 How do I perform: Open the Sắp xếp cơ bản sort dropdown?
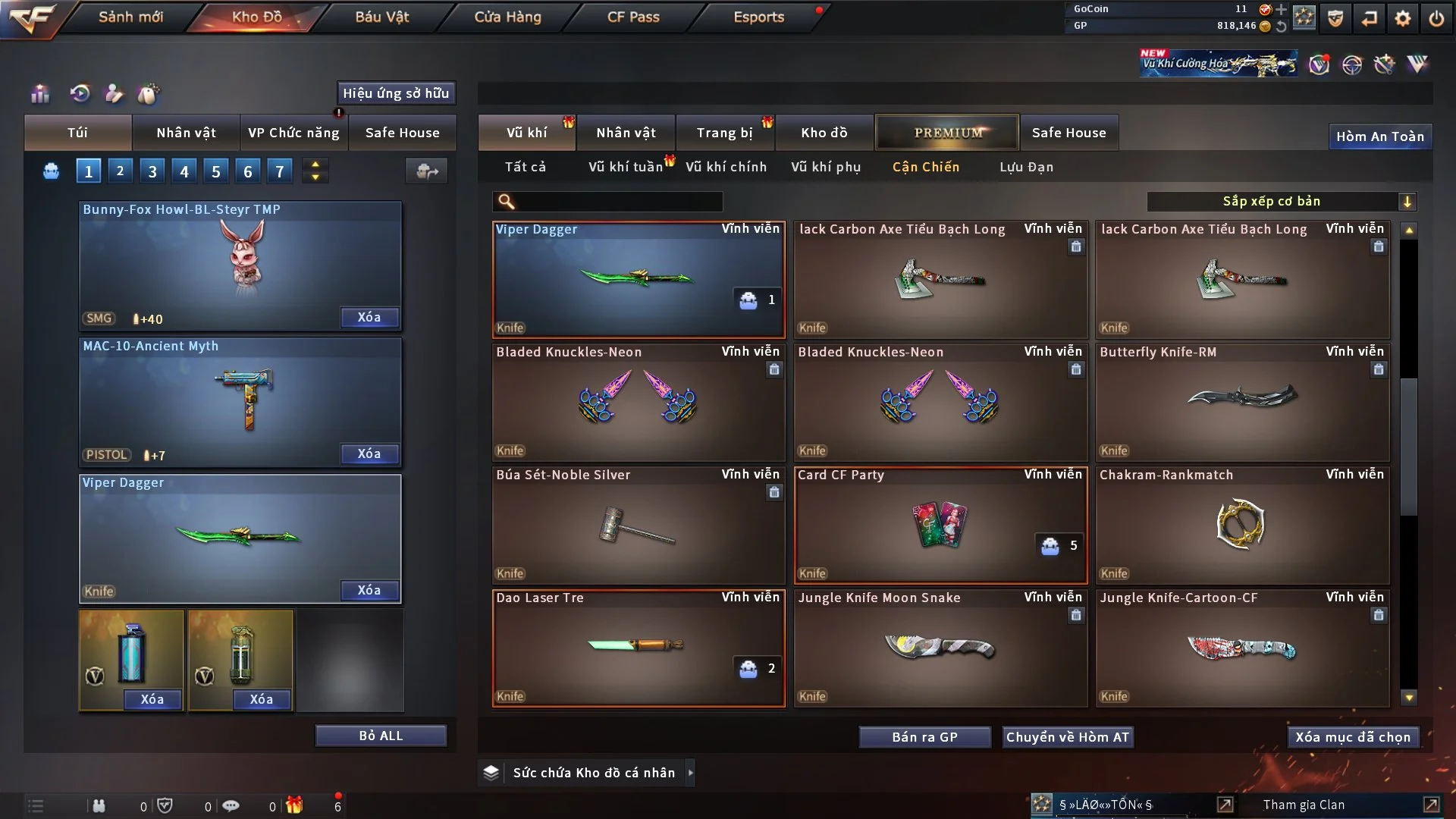(1281, 201)
